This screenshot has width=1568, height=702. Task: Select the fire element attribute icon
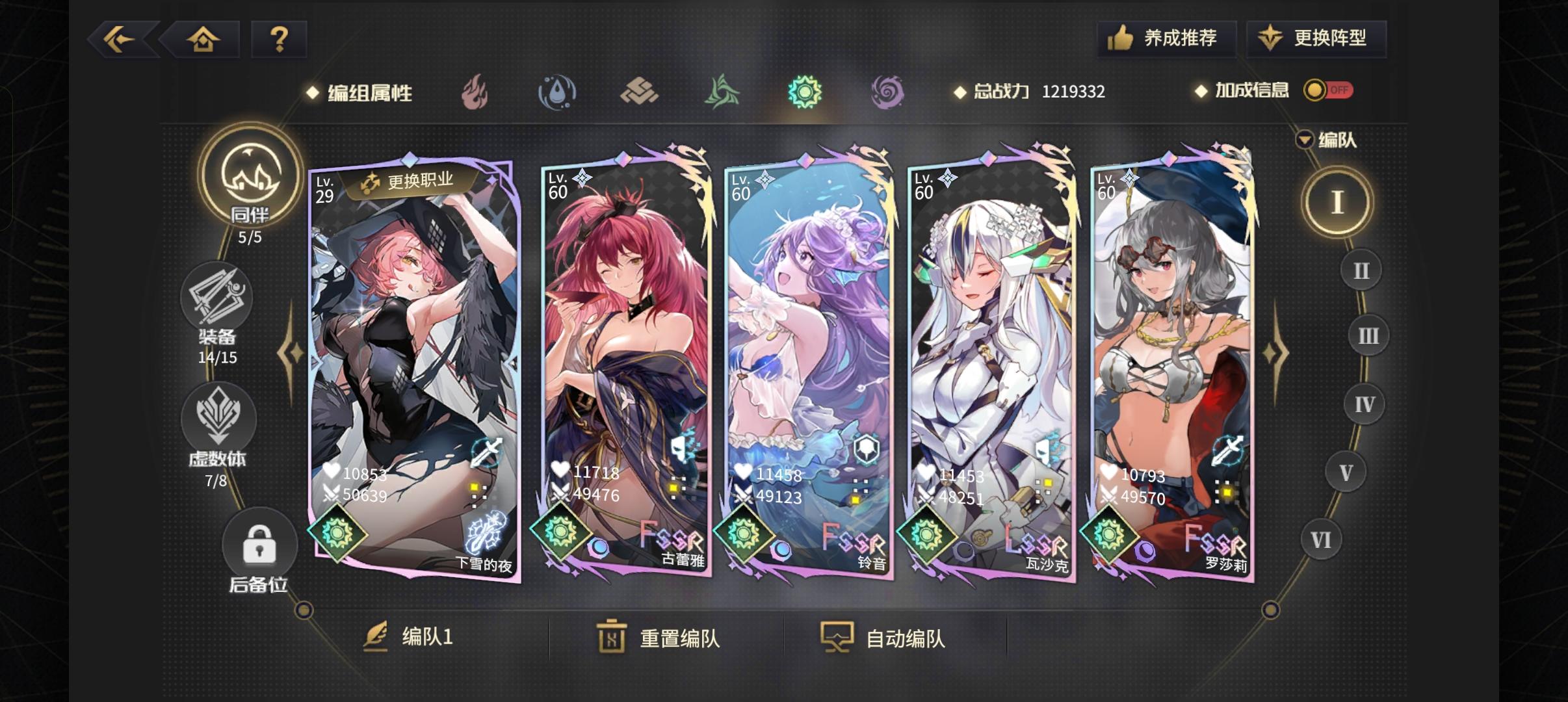pyautogui.click(x=475, y=92)
